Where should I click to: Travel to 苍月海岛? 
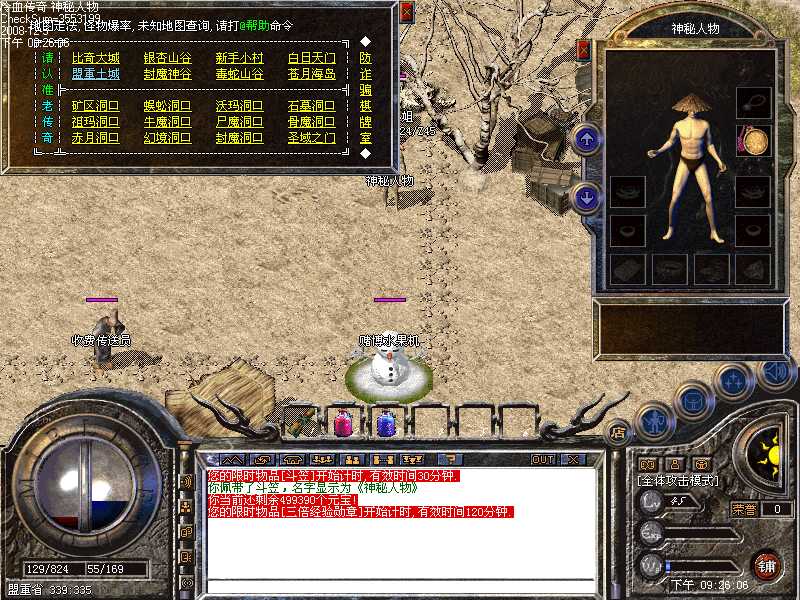coord(312,74)
